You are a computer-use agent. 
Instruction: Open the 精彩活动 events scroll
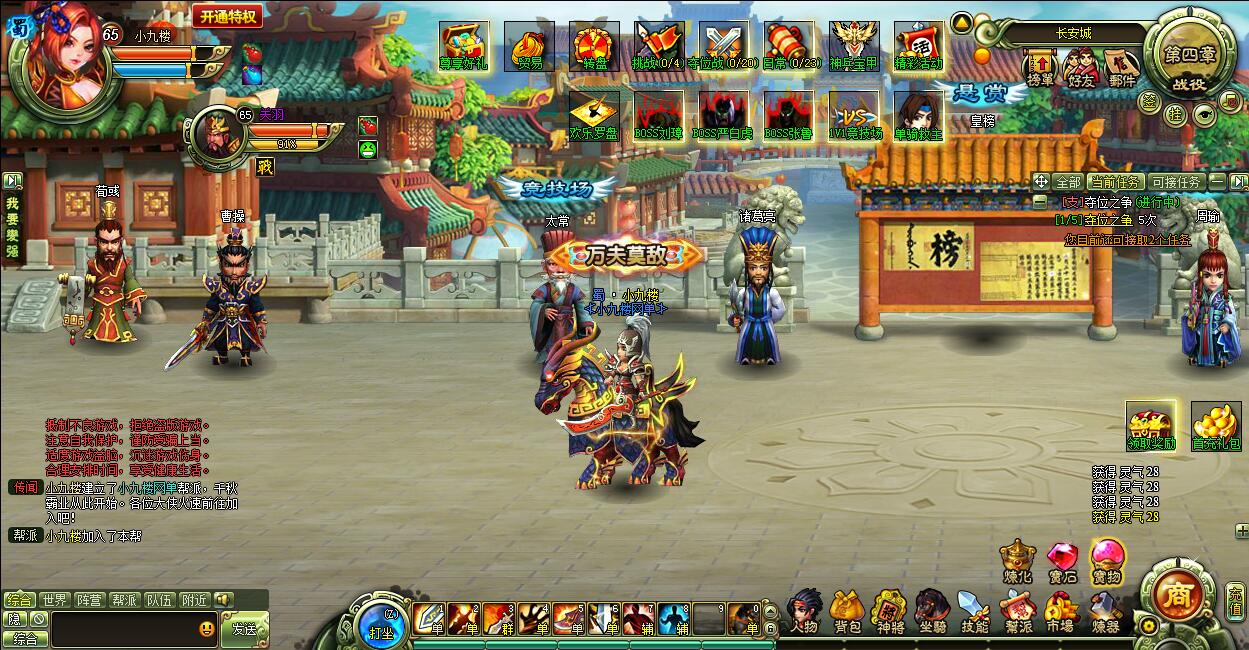click(x=918, y=46)
